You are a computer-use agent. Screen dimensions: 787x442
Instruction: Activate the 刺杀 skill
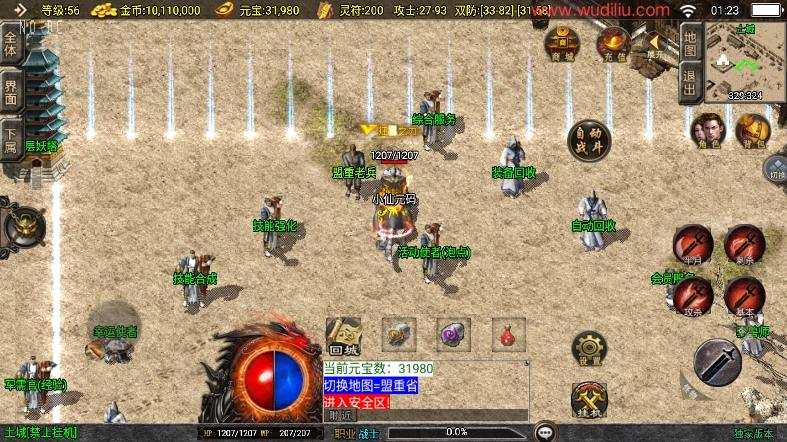[x=743, y=244]
